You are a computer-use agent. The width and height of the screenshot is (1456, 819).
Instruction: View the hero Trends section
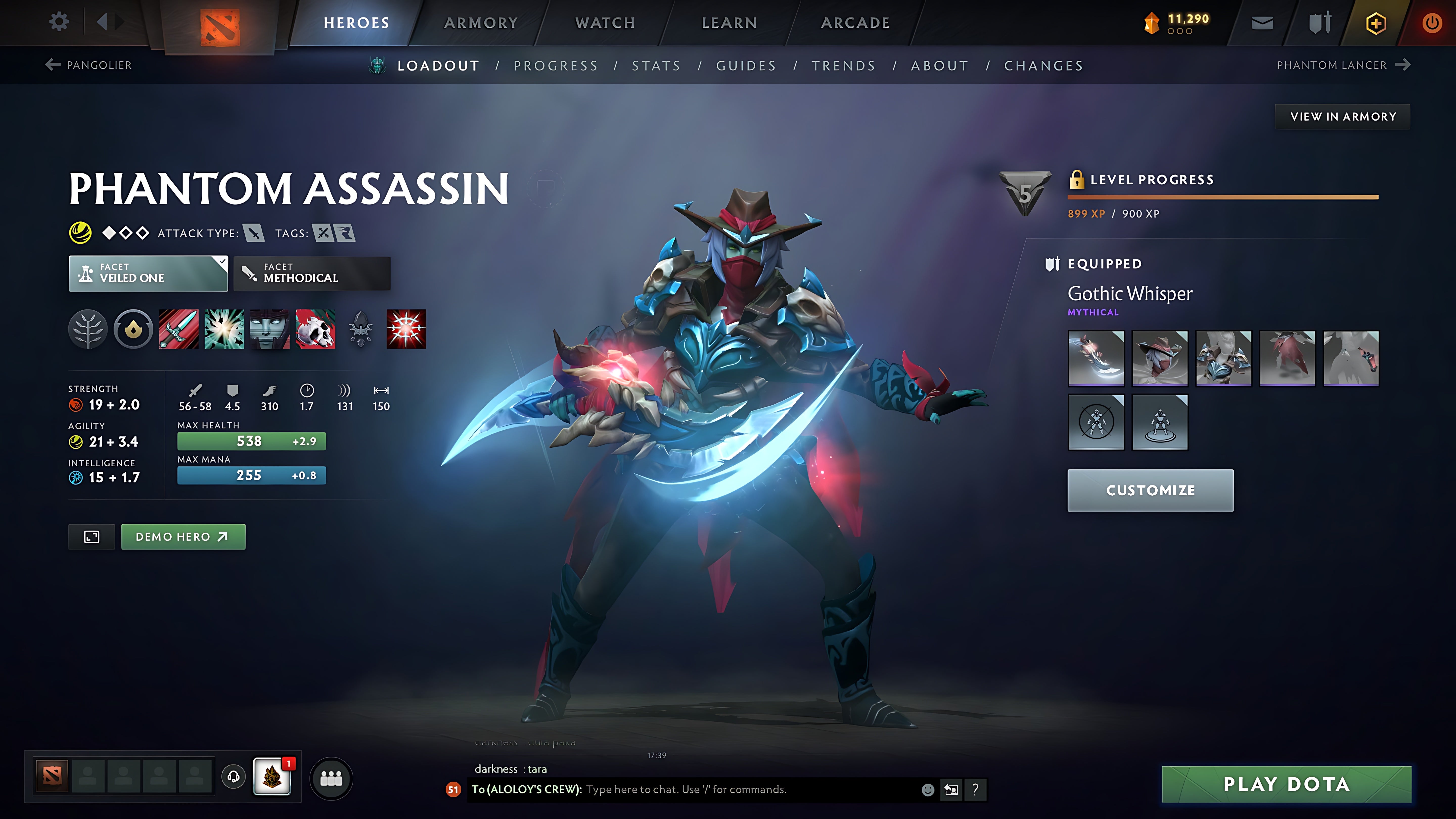pos(843,65)
